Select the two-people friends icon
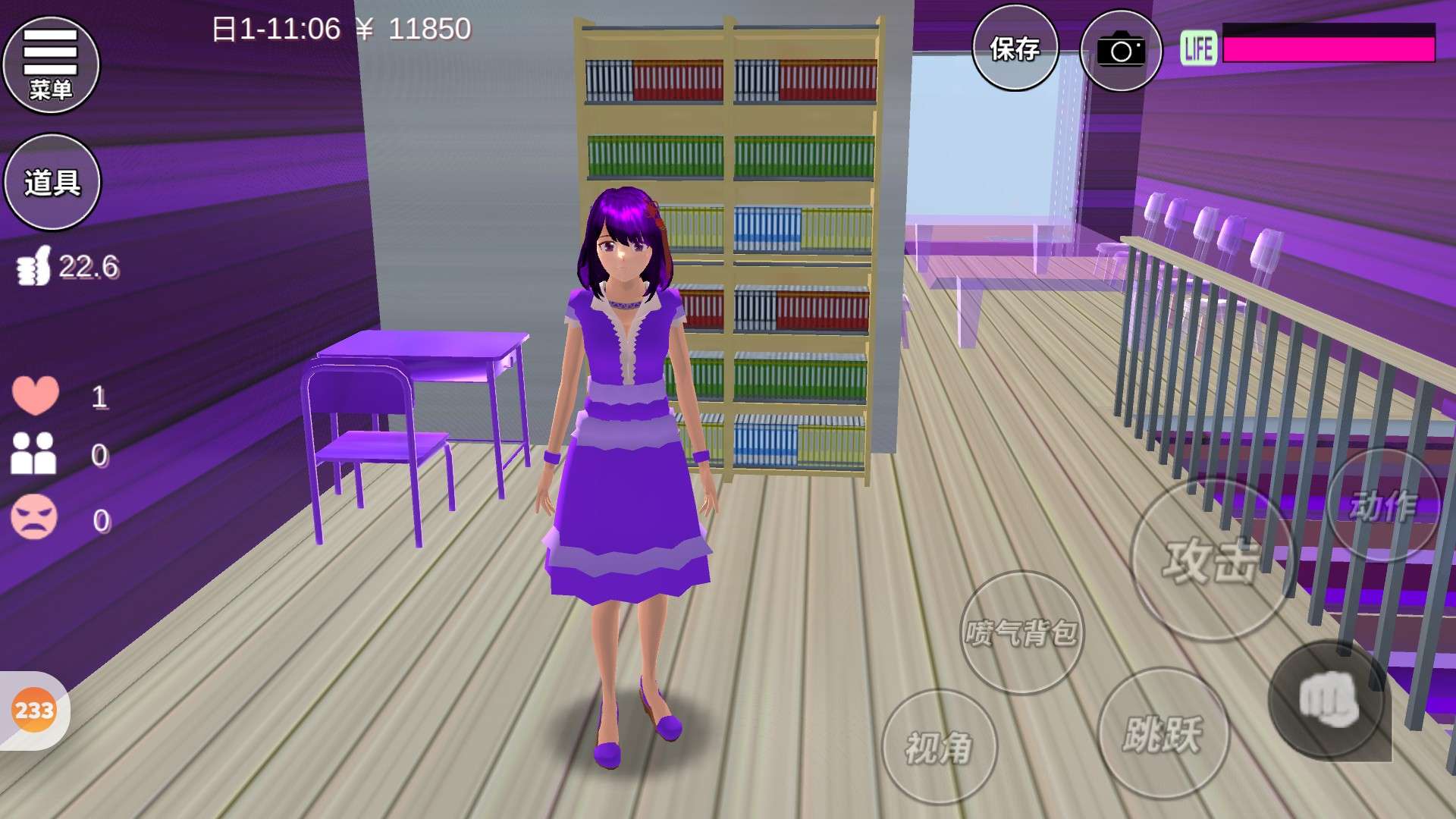This screenshot has height=819, width=1456. click(x=33, y=454)
